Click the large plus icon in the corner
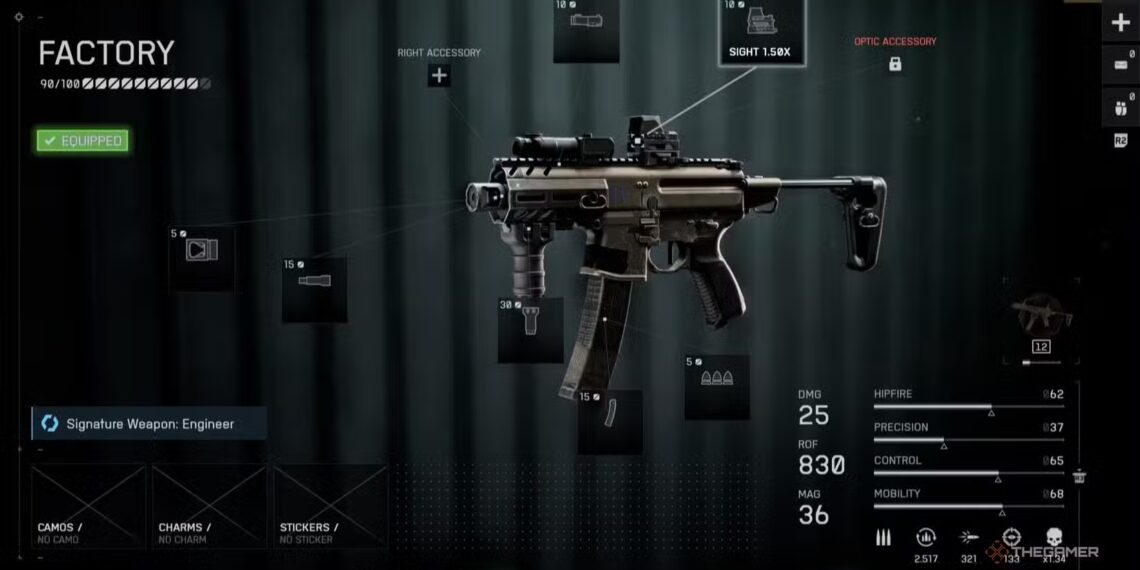The image size is (1140, 570). [1120, 24]
